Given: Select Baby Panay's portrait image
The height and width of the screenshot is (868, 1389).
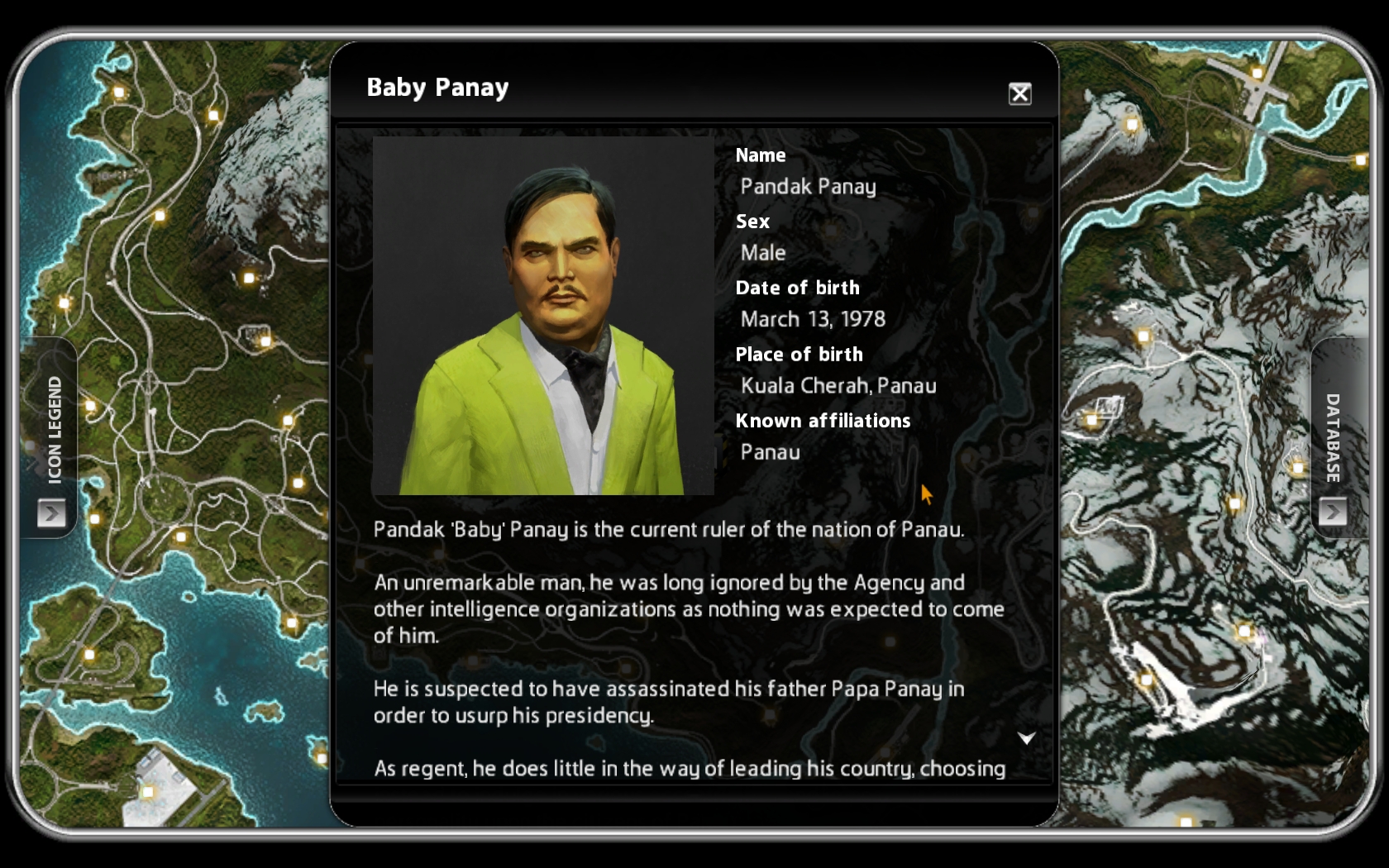Looking at the screenshot, I should 543,316.
